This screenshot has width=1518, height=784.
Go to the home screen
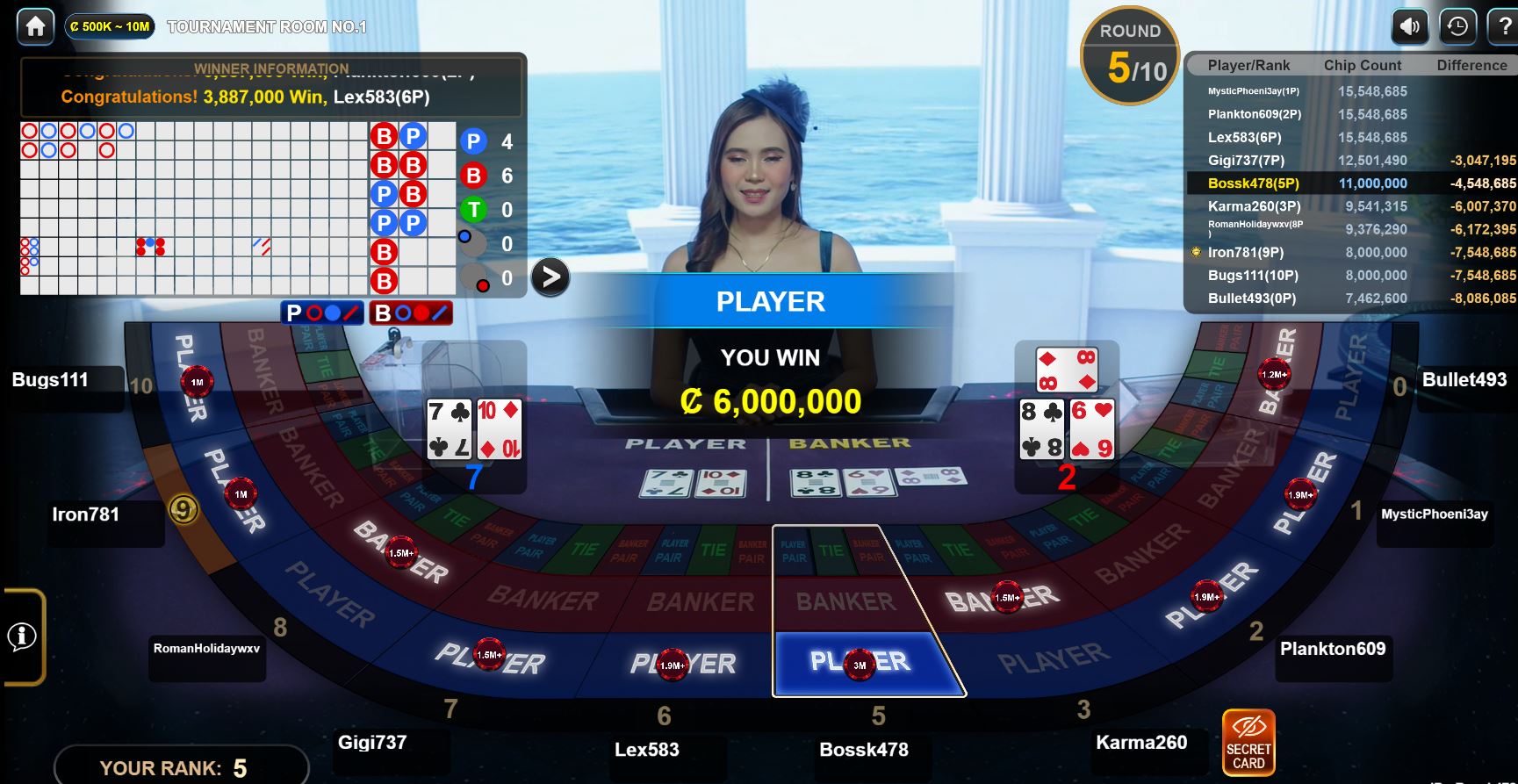click(x=35, y=26)
